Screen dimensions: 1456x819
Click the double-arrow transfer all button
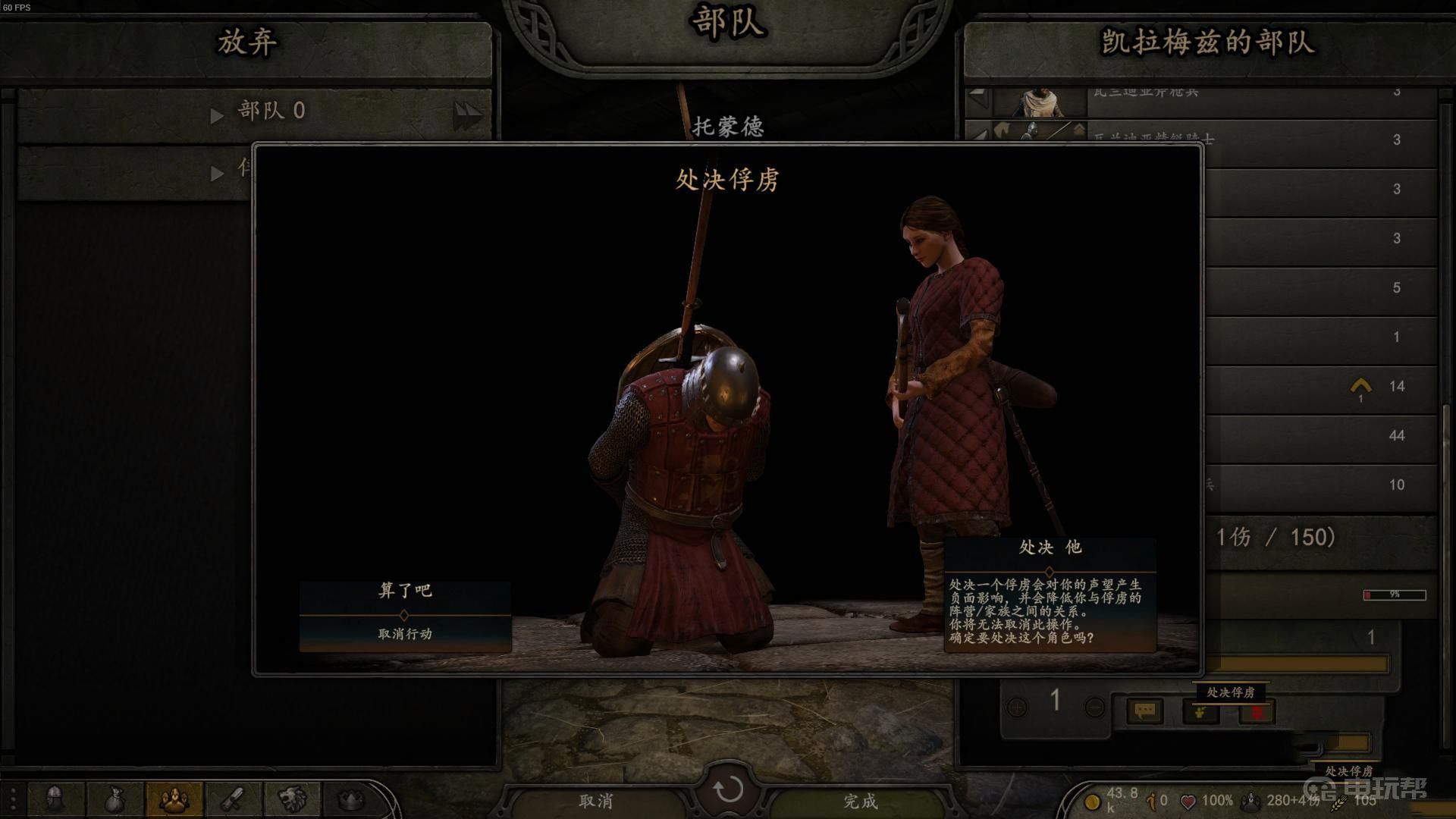[467, 115]
